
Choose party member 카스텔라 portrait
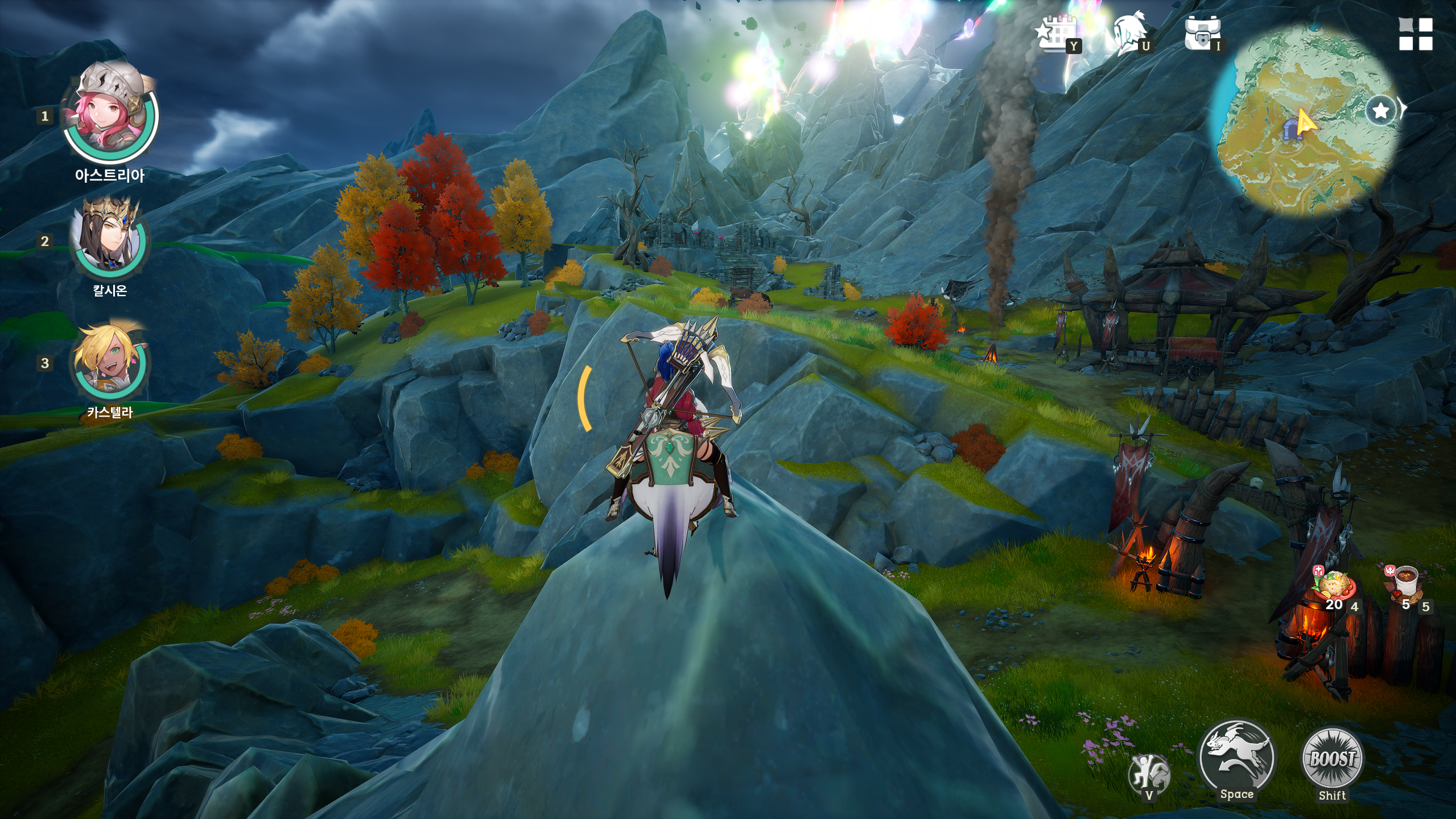click(x=110, y=362)
